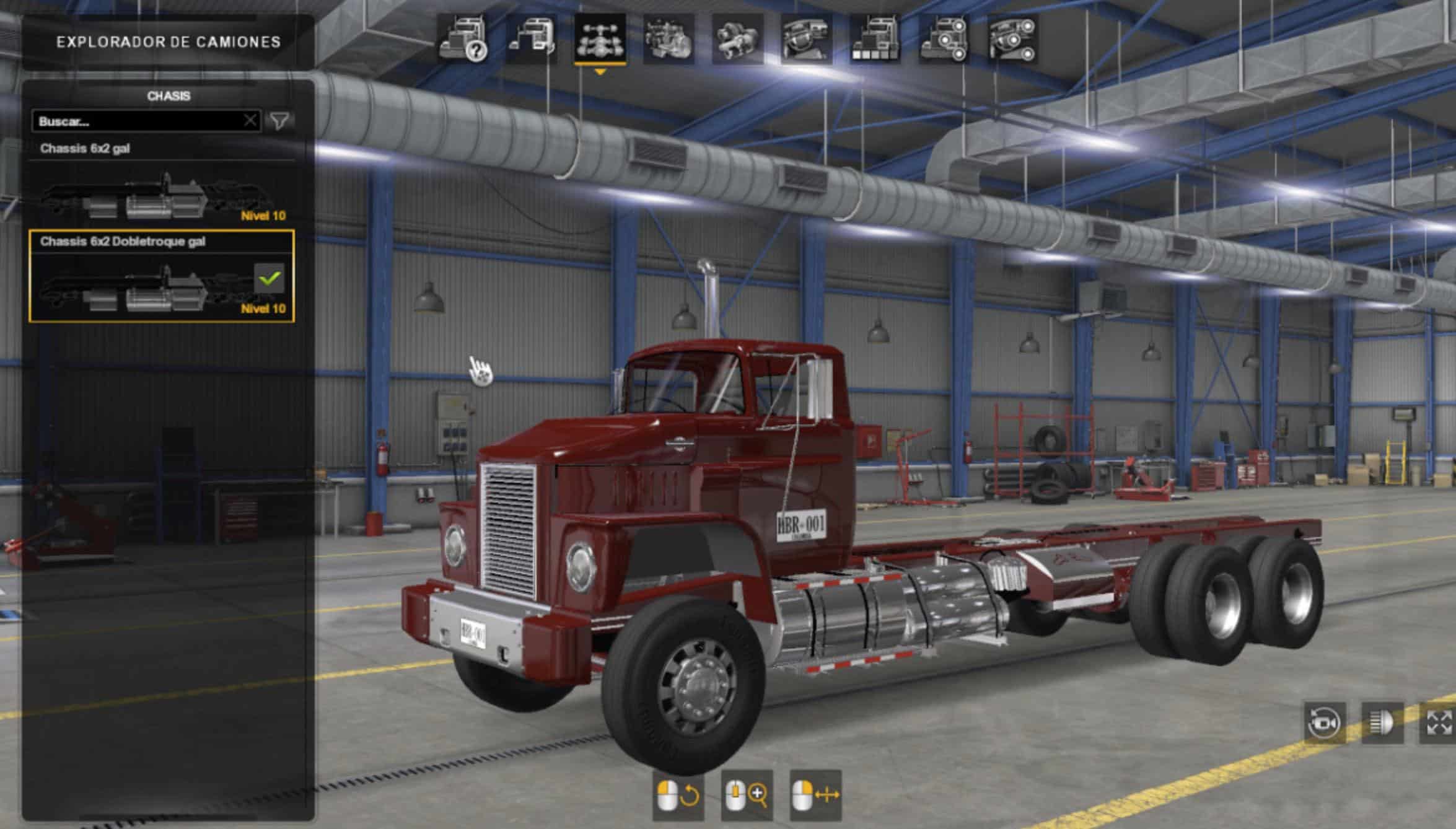Click the Buscar search field

(138, 121)
